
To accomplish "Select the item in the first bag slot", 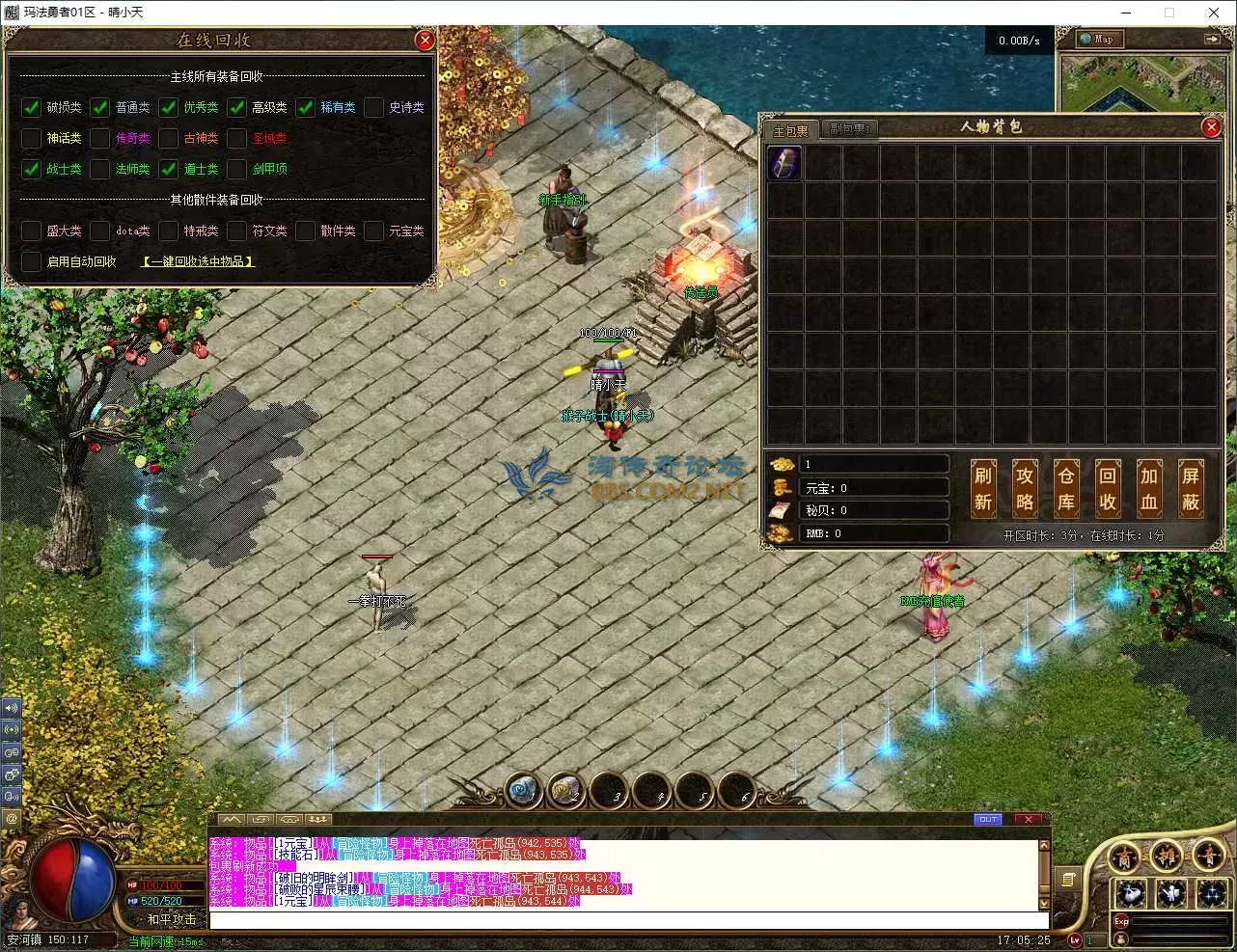I will click(784, 163).
